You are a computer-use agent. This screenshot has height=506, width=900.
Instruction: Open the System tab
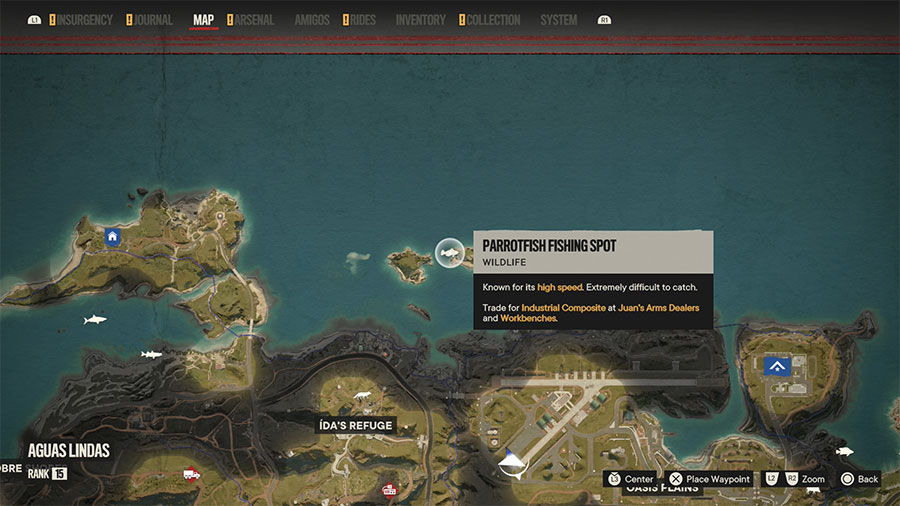[558, 20]
